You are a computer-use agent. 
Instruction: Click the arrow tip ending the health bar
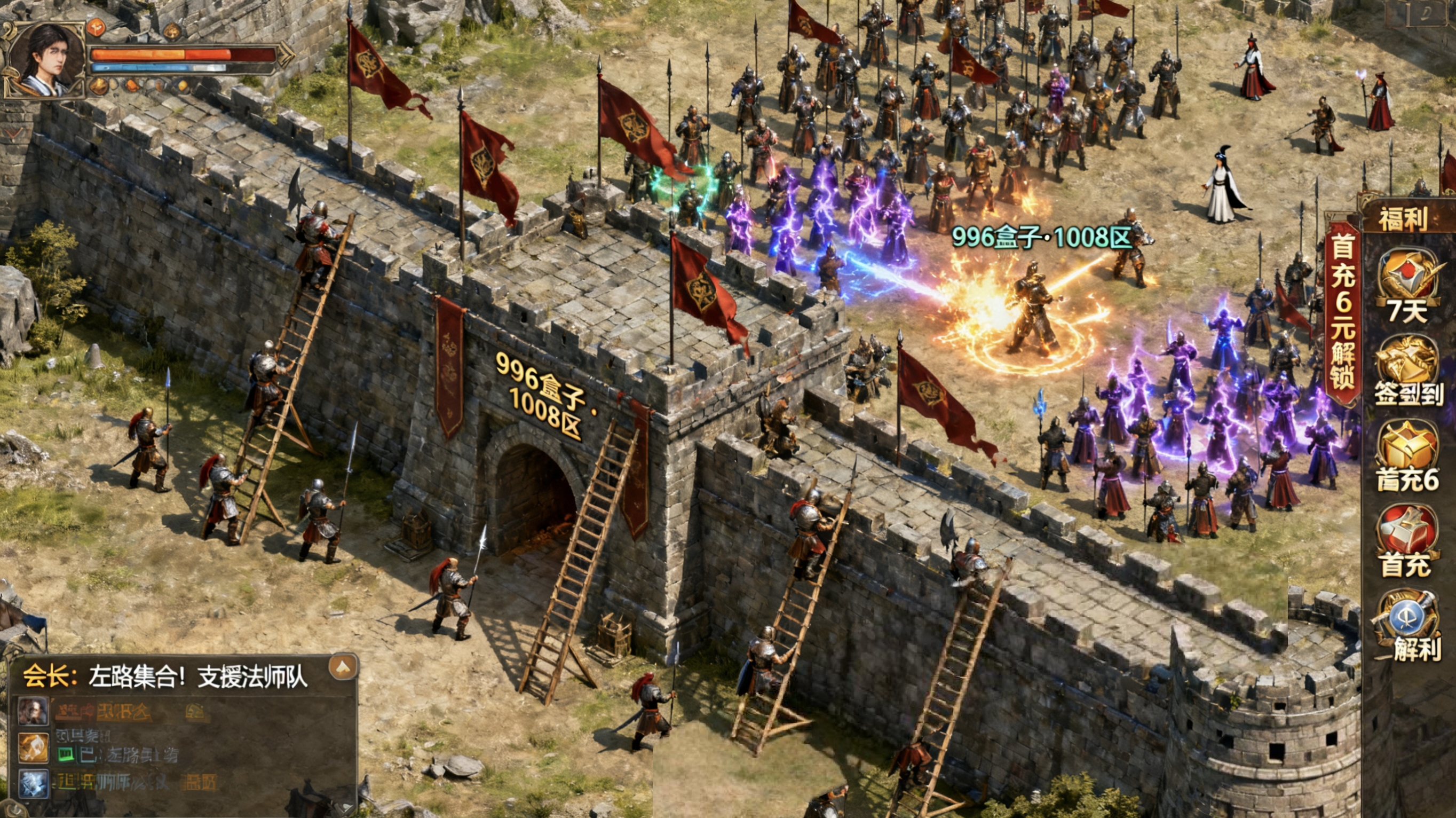[287, 55]
